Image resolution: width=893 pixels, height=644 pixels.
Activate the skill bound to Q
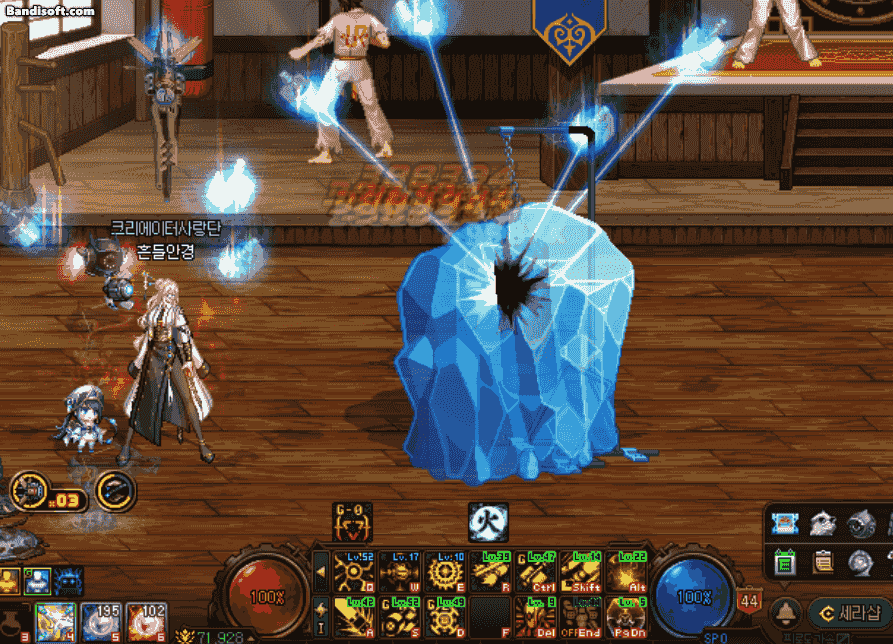coord(354,573)
